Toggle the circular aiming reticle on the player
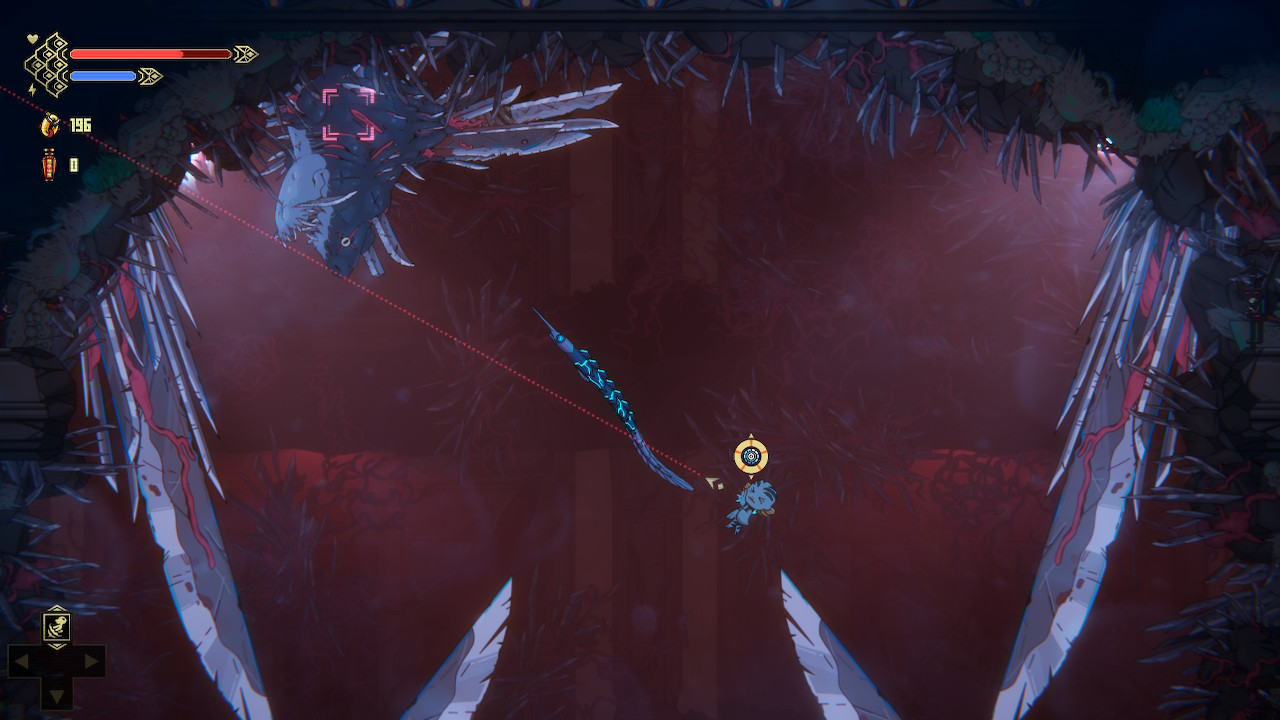 tap(749, 457)
